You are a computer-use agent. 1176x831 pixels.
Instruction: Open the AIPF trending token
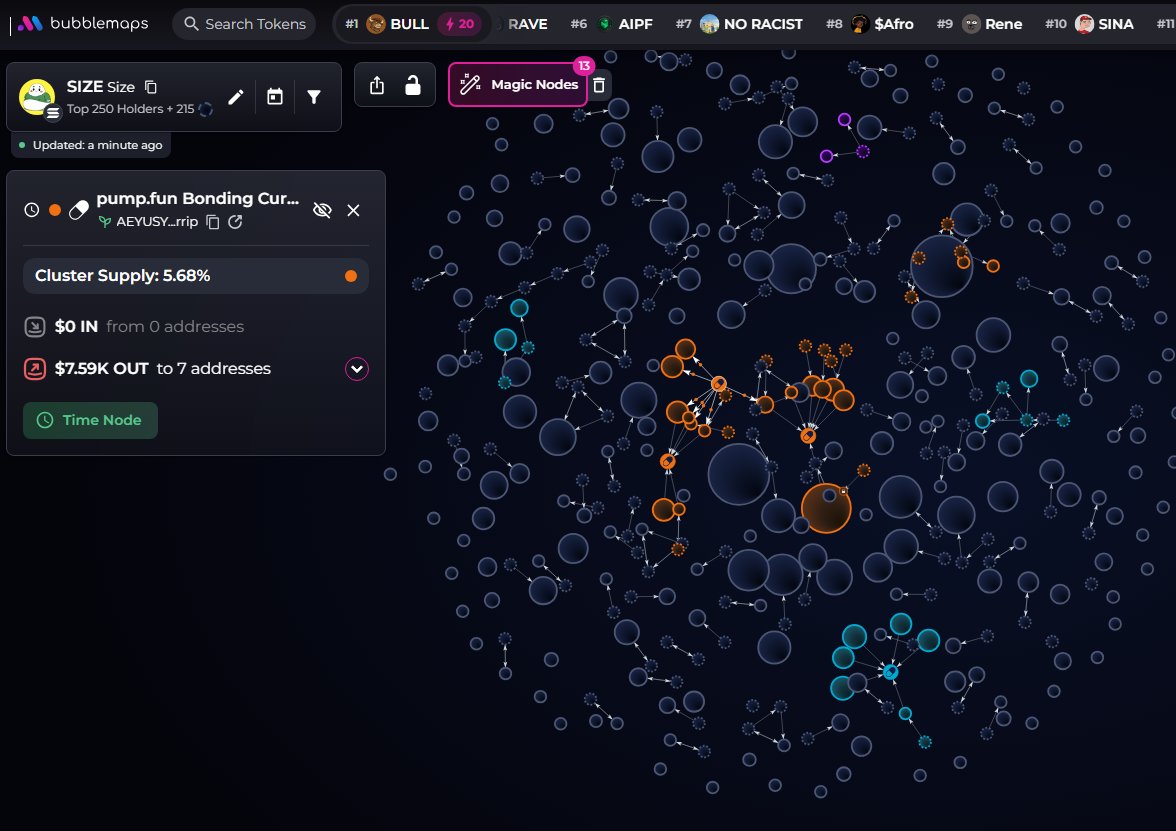click(626, 24)
